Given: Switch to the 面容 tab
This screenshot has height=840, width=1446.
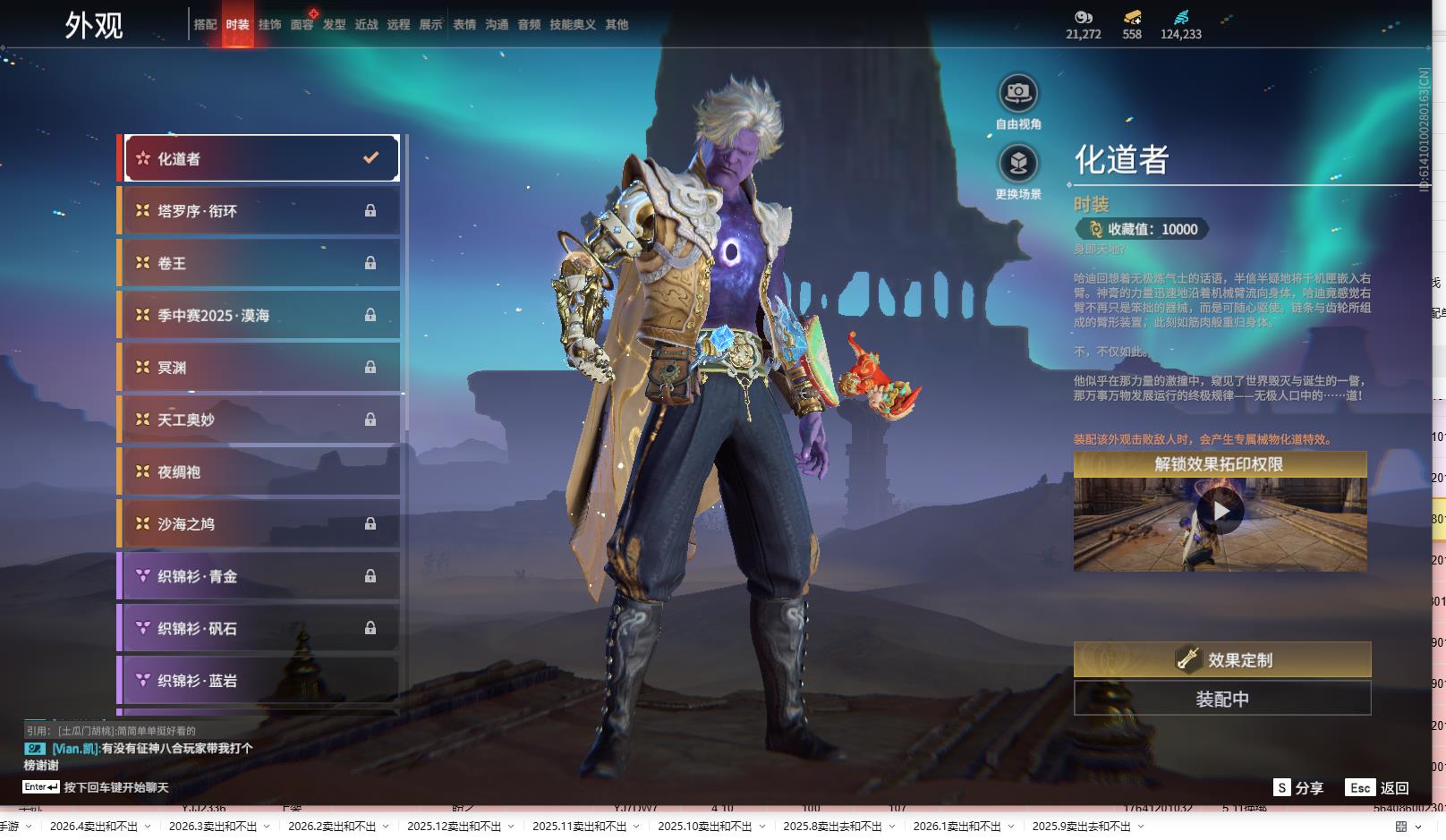Looking at the screenshot, I should coord(302,25).
